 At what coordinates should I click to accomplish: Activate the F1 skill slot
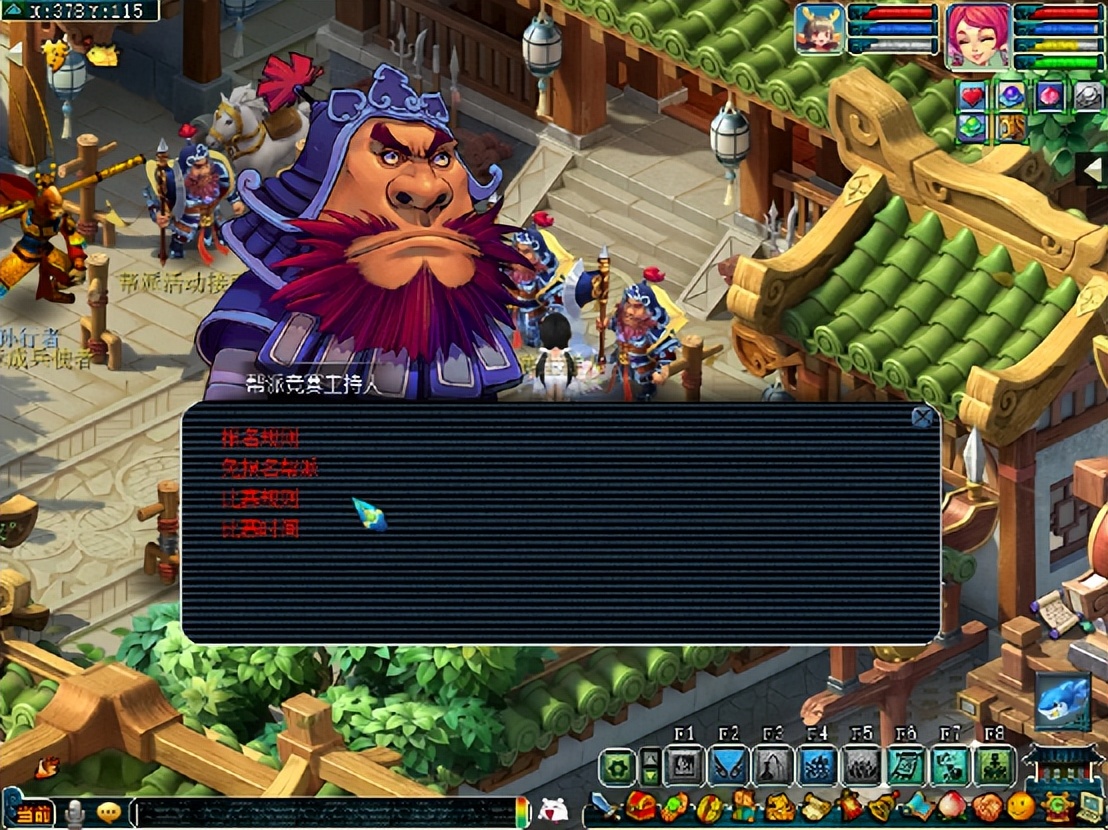(685, 766)
